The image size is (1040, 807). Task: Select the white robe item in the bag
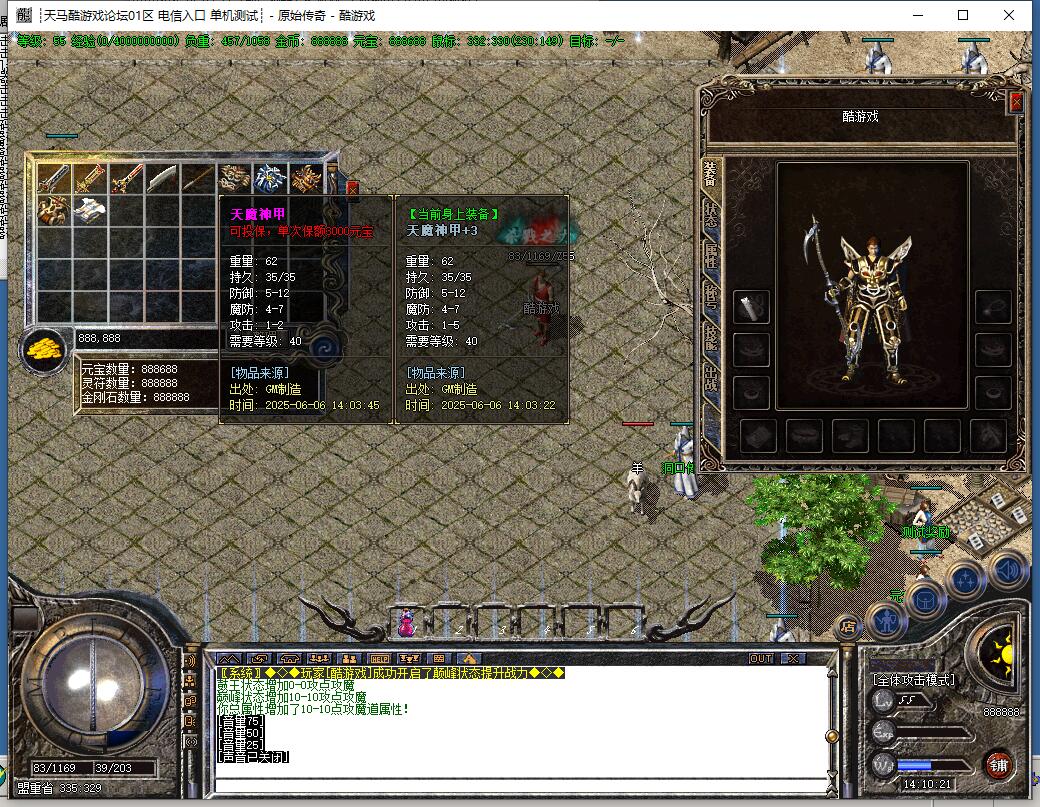pyautogui.click(x=90, y=210)
